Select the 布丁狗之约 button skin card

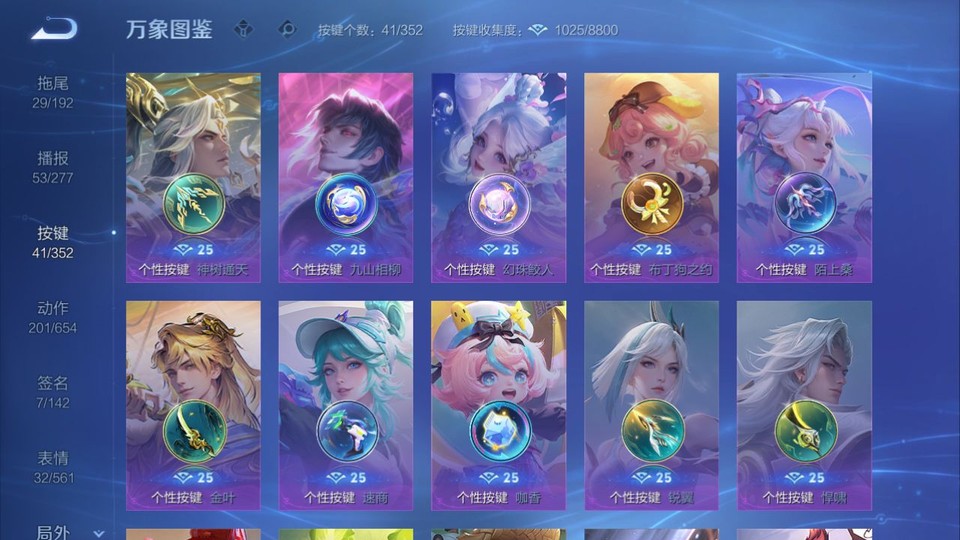click(651, 177)
